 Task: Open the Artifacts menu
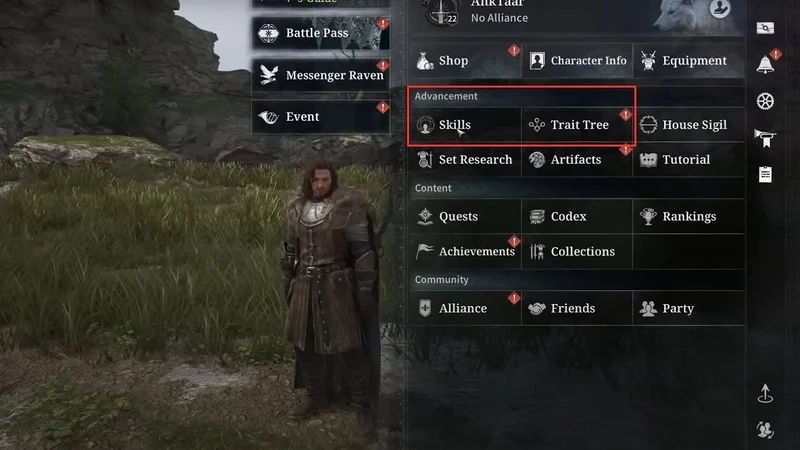(x=577, y=160)
